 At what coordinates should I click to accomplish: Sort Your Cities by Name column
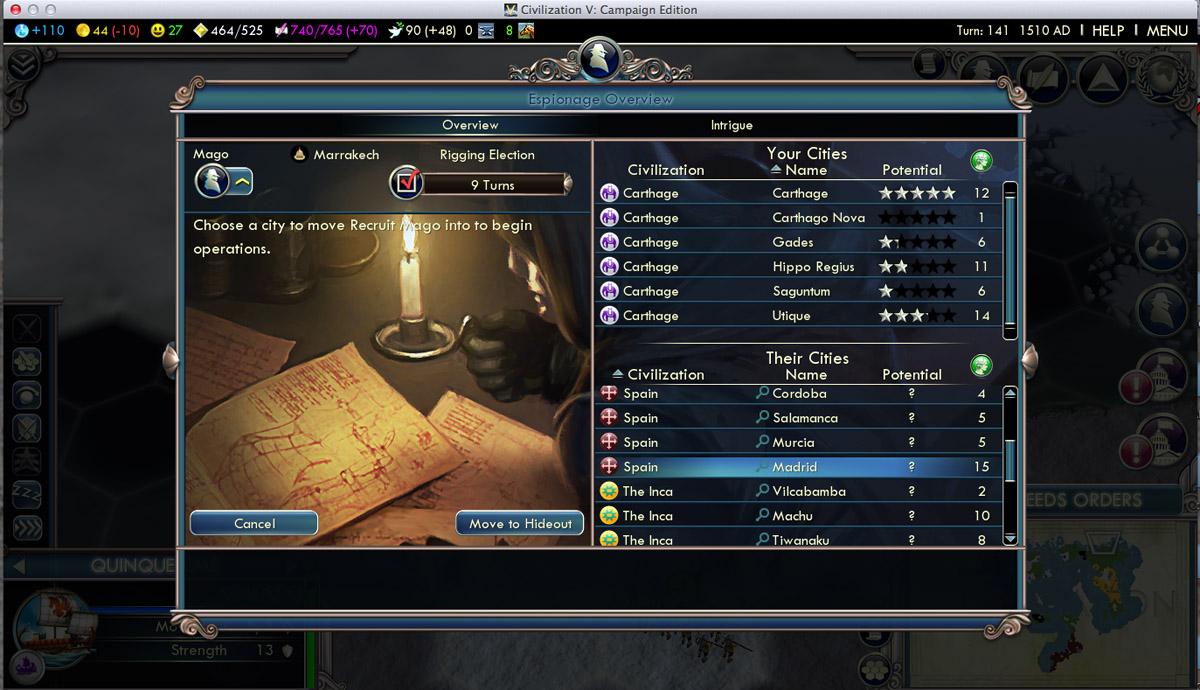coord(805,170)
